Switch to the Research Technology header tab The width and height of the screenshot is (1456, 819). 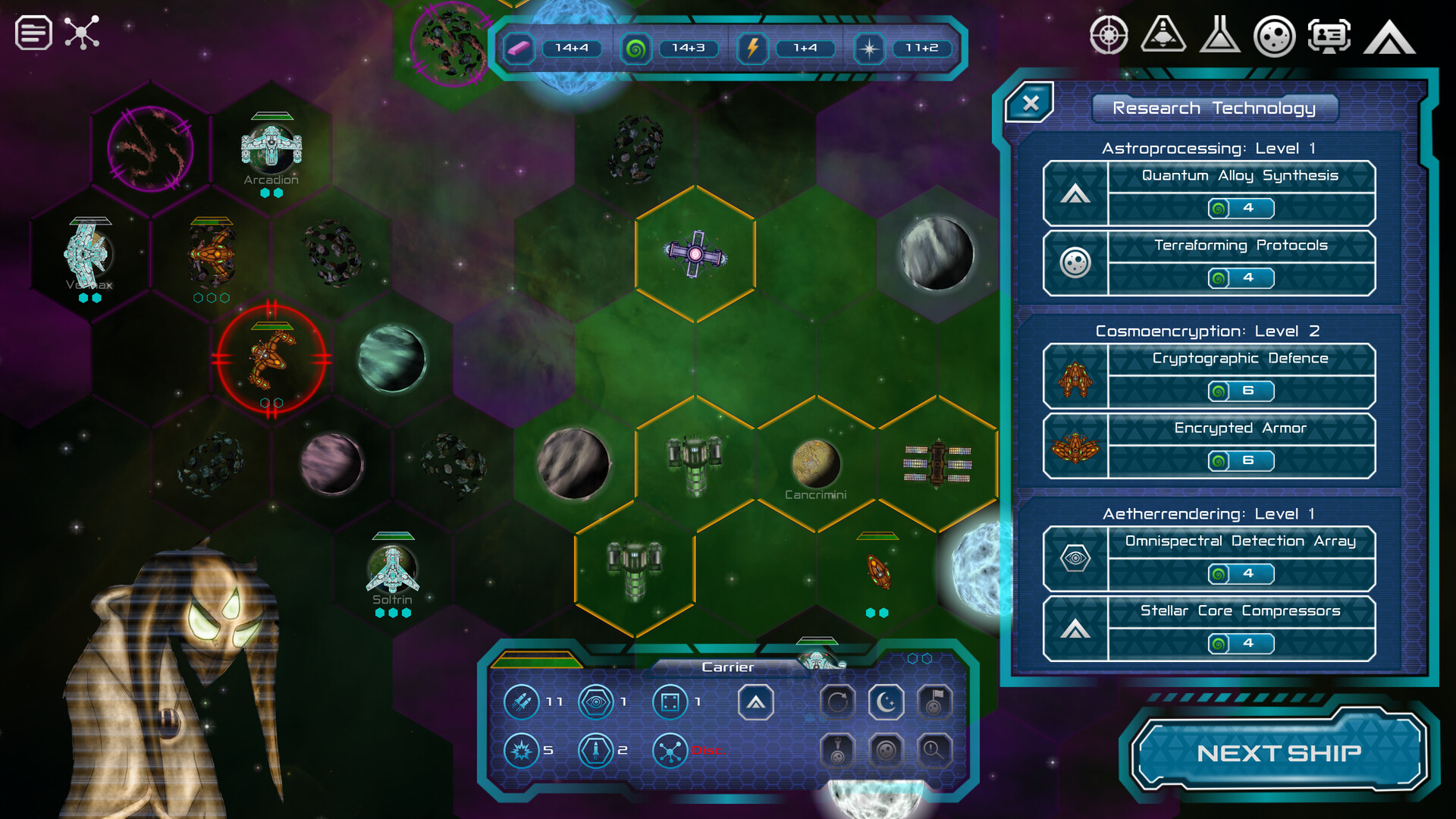pos(1214,108)
